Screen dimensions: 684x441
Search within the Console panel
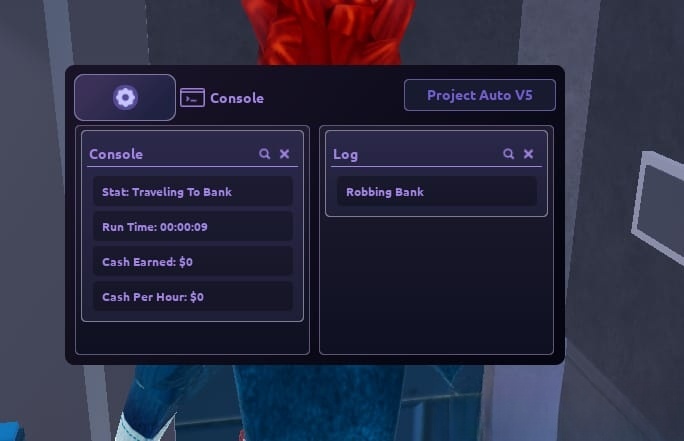265,154
